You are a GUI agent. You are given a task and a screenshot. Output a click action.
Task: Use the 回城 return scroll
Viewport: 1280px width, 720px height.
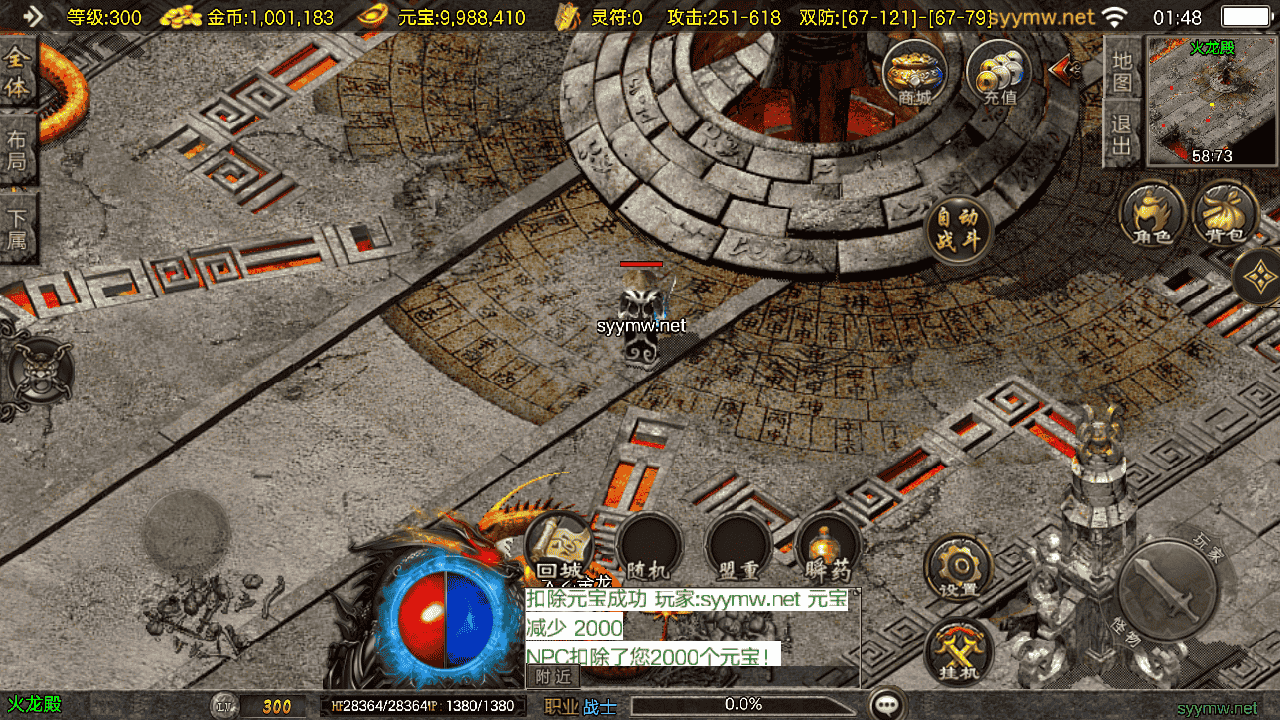pos(559,548)
